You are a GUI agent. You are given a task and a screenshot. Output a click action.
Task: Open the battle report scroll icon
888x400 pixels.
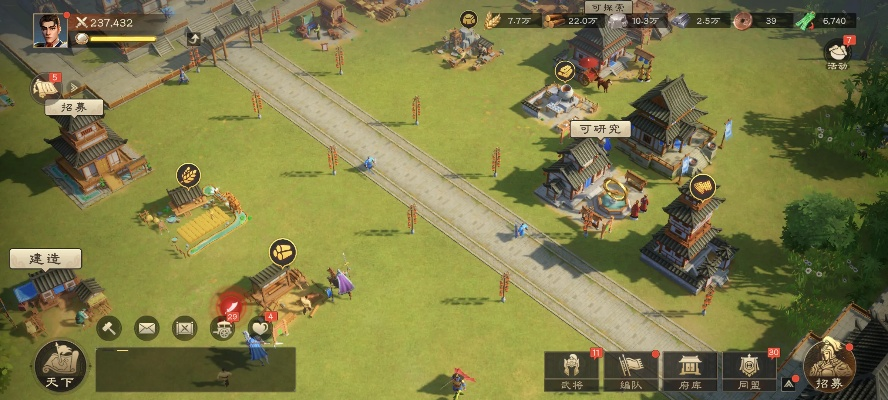click(x=185, y=327)
